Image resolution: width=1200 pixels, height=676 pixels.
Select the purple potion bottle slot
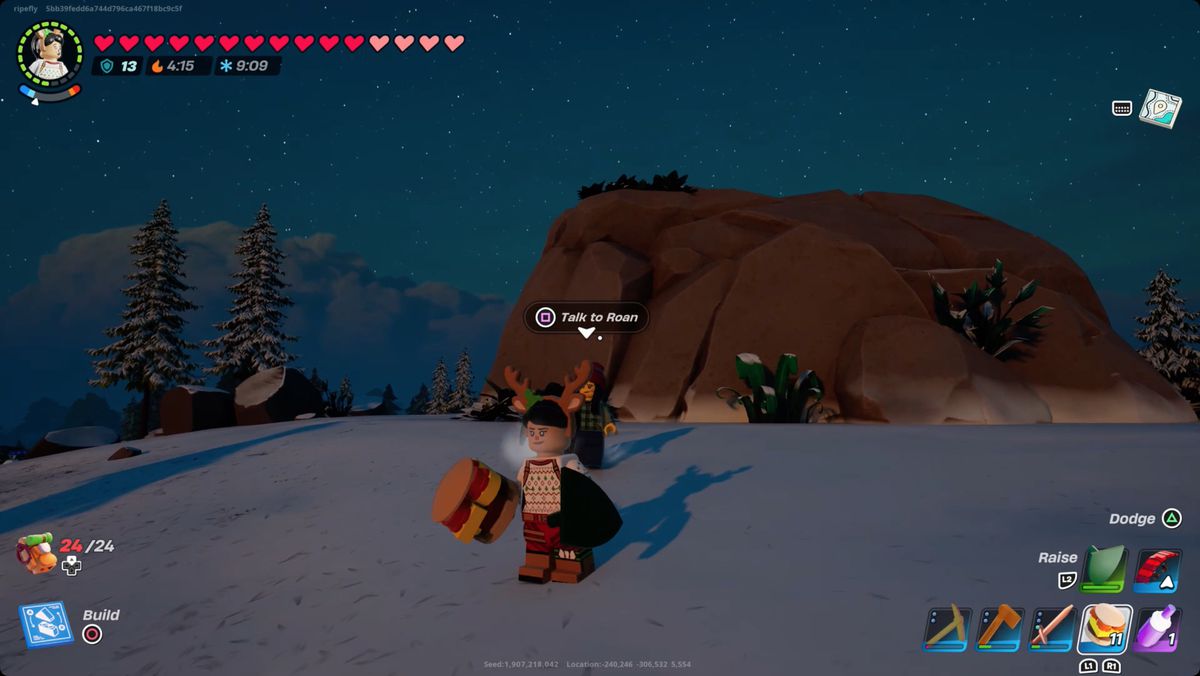(x=1158, y=629)
